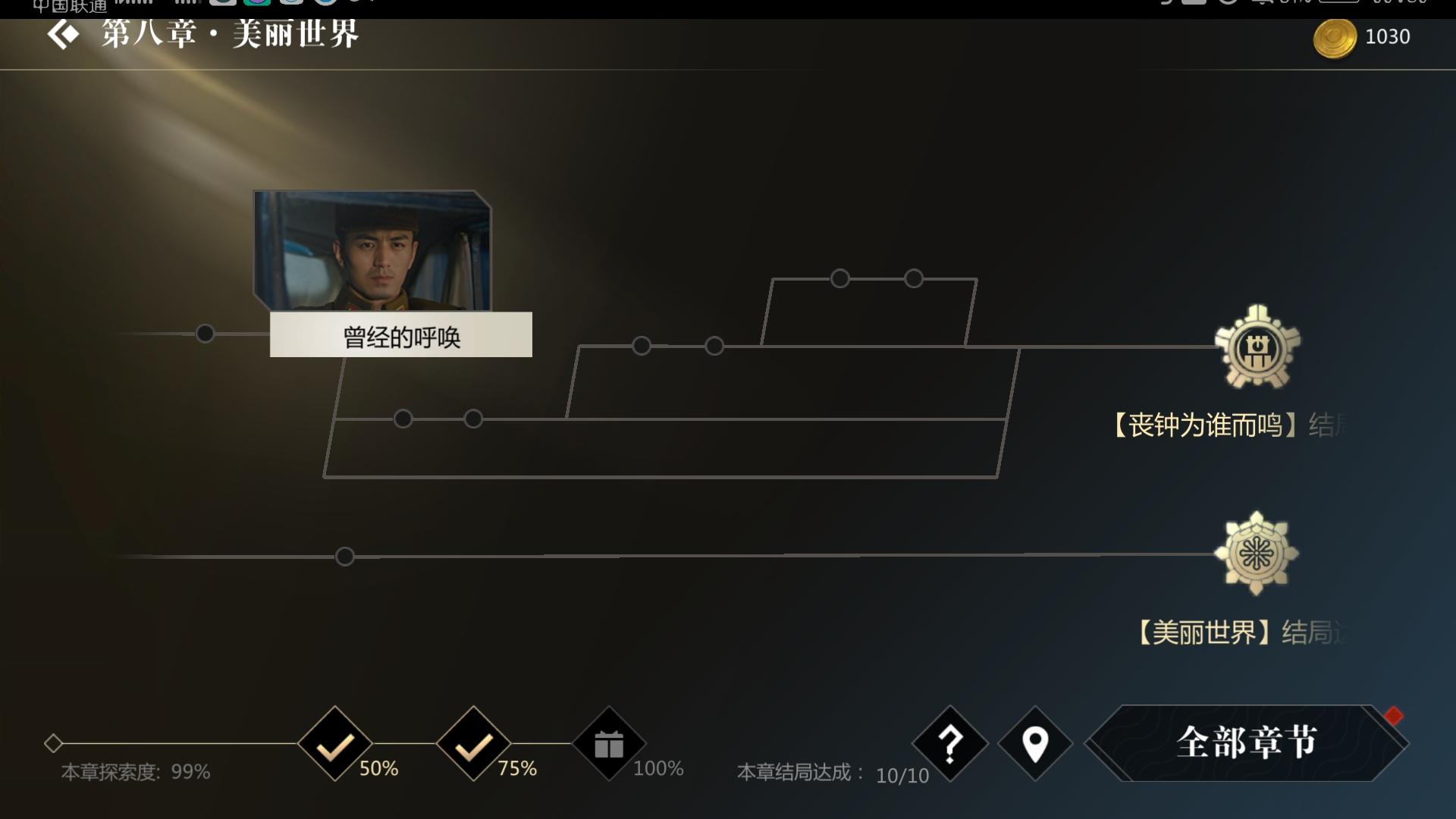Select the lone node on the bottom storyline
The width and height of the screenshot is (1456, 819).
tap(345, 556)
